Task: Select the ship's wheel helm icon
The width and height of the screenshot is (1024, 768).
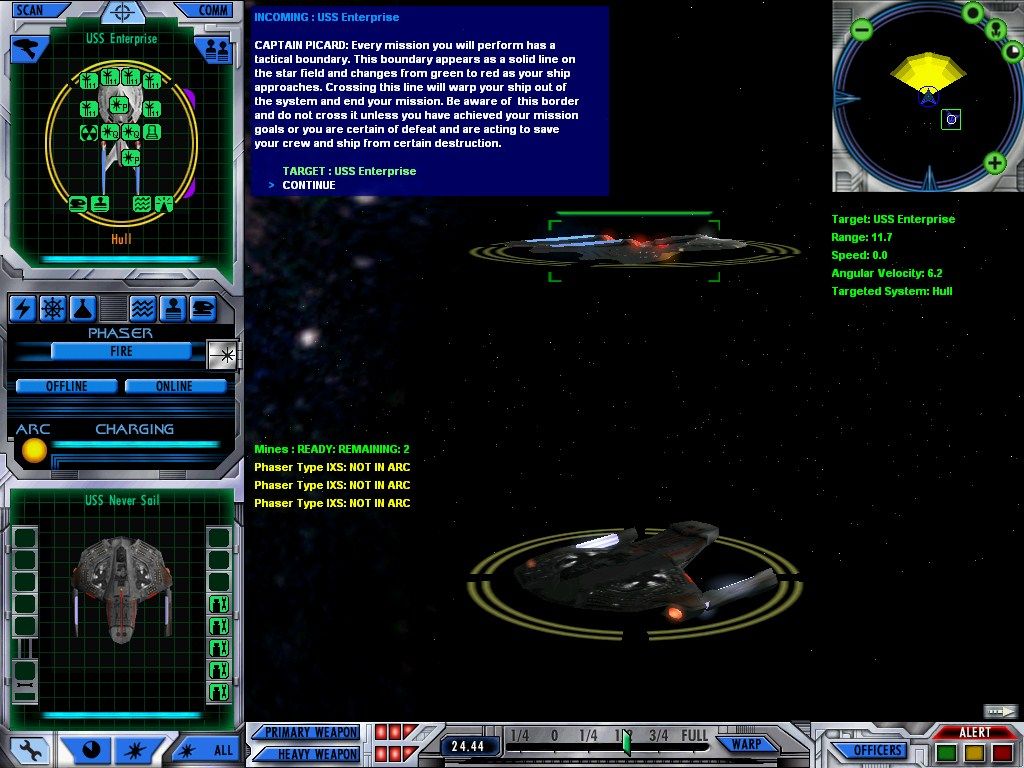Action: [x=52, y=309]
